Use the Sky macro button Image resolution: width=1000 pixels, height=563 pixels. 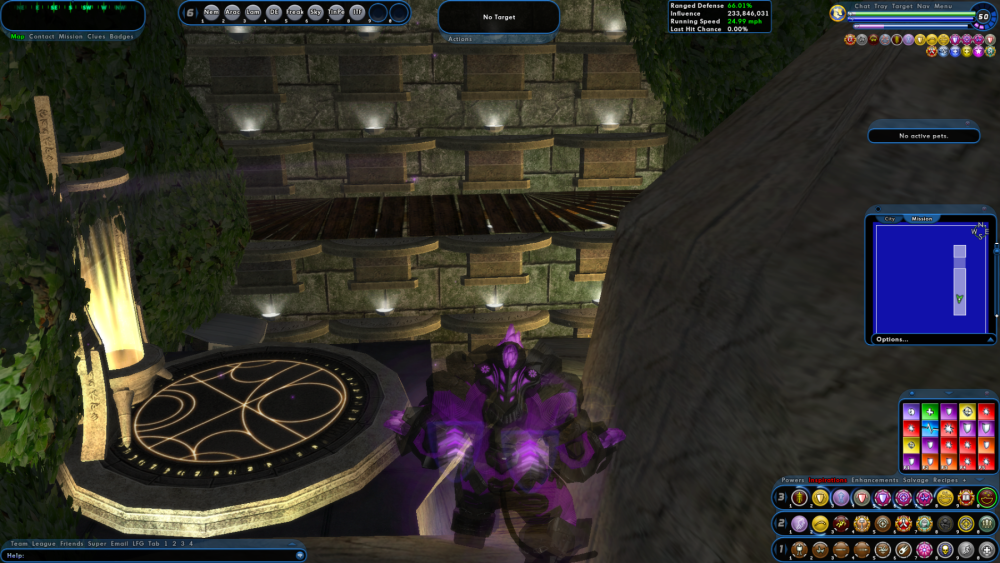click(316, 13)
